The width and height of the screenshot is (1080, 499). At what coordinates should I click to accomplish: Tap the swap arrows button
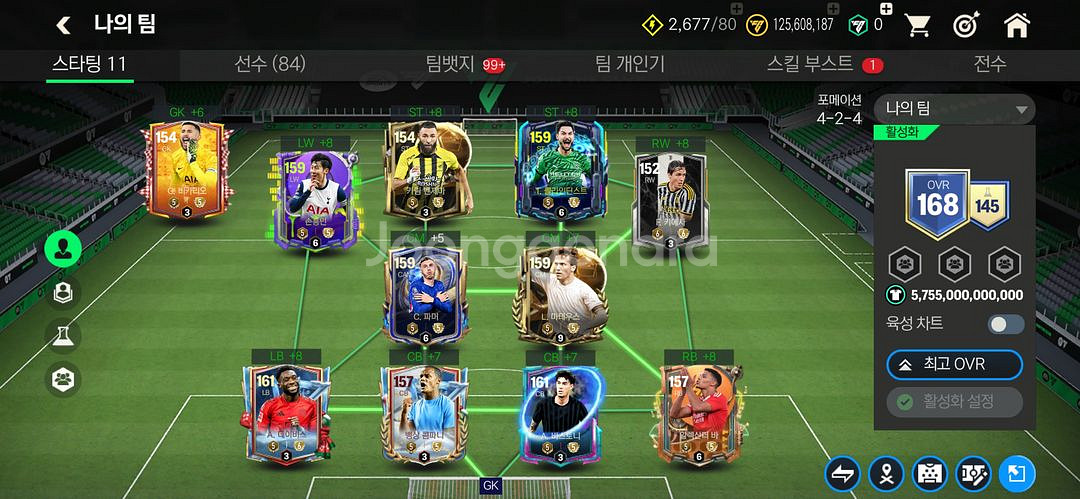tap(843, 474)
